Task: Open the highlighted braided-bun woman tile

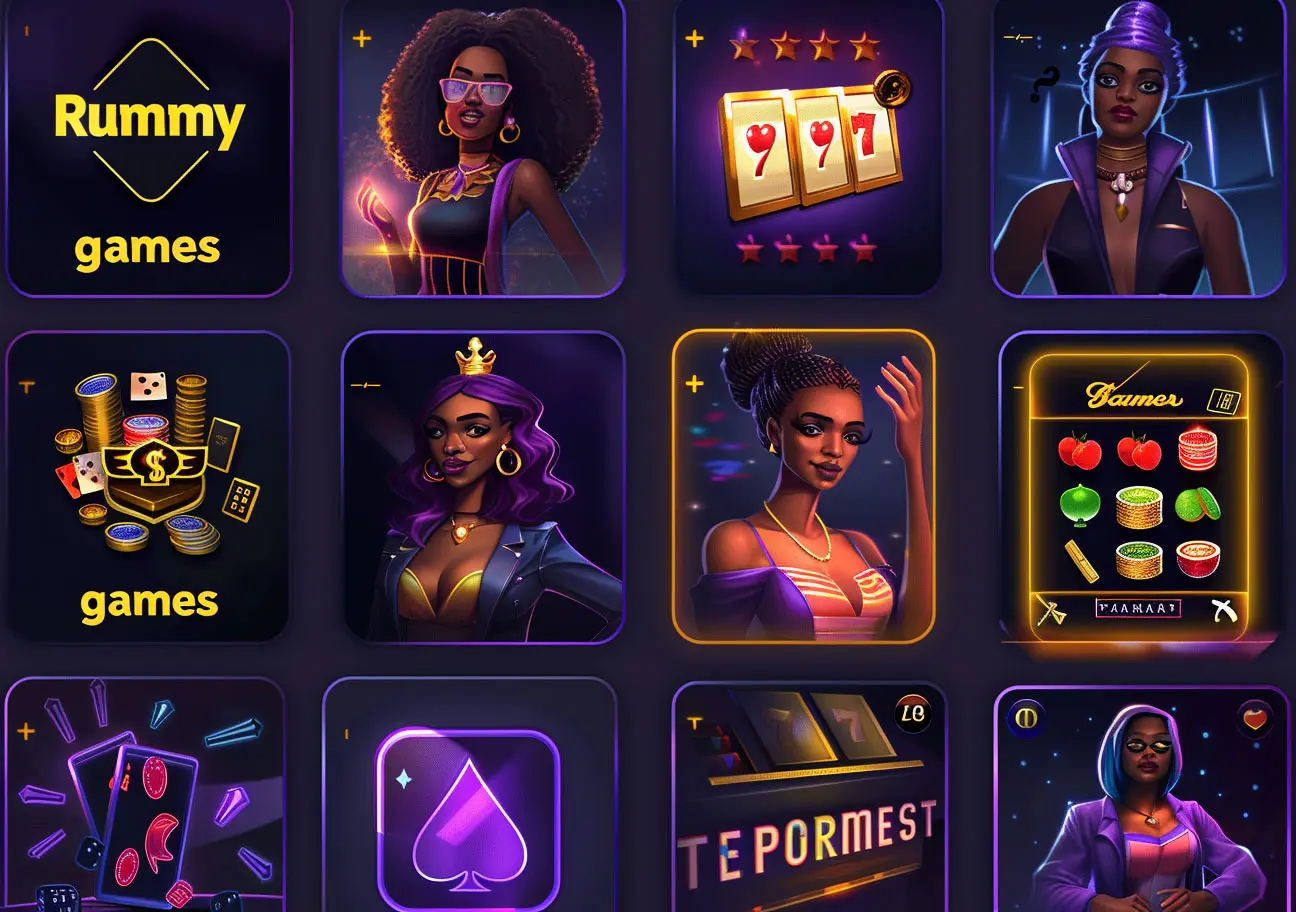Action: (804, 486)
